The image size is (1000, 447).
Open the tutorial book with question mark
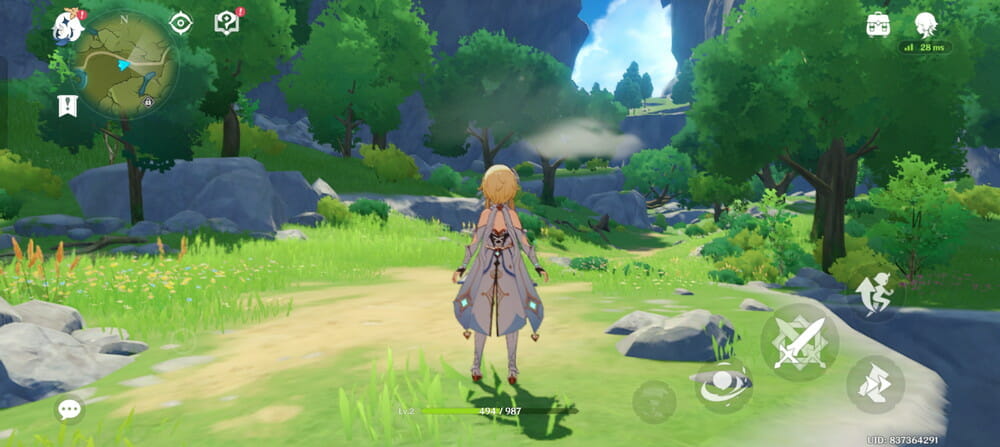point(228,23)
